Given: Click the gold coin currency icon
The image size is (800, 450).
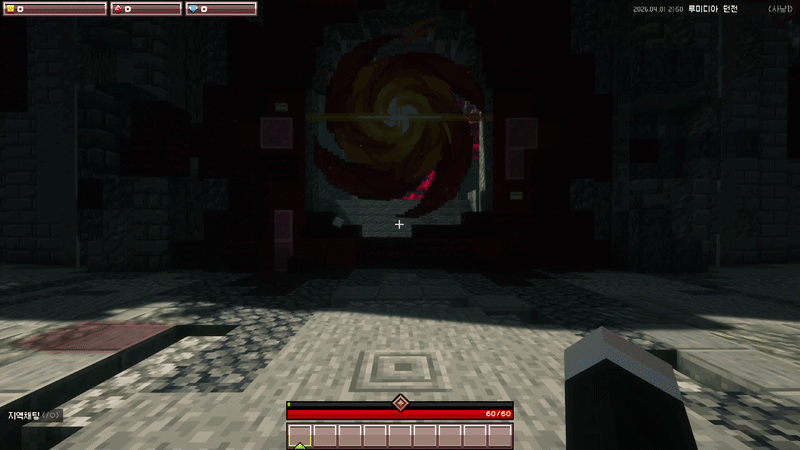Looking at the screenshot, I should [x=11, y=9].
